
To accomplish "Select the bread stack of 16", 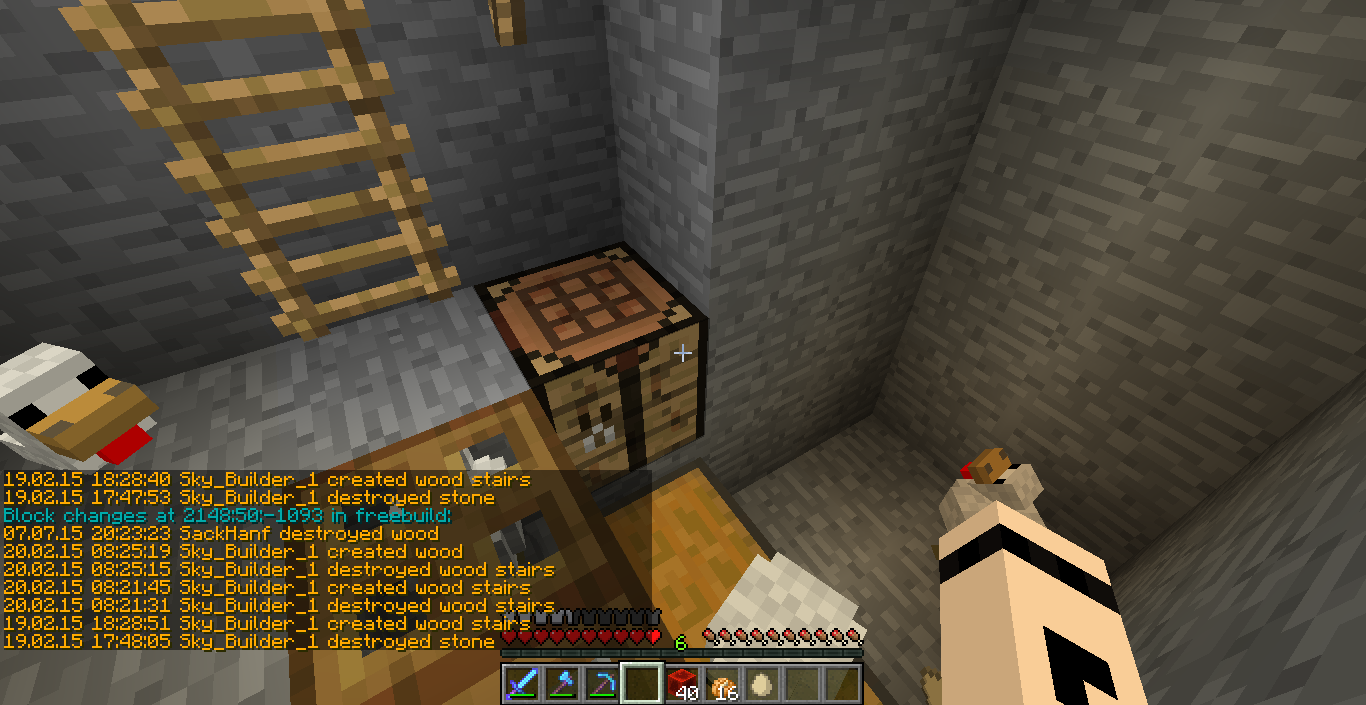I will [722, 684].
